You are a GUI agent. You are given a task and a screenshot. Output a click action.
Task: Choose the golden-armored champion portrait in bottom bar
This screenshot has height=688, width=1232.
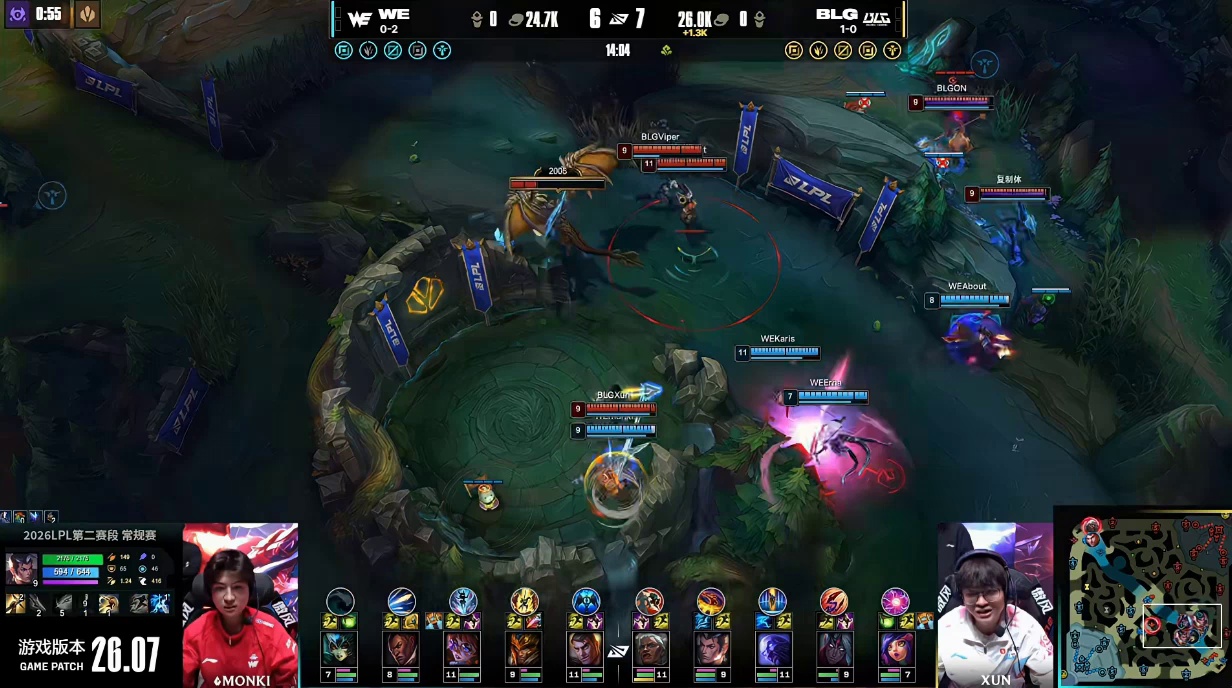click(x=524, y=649)
